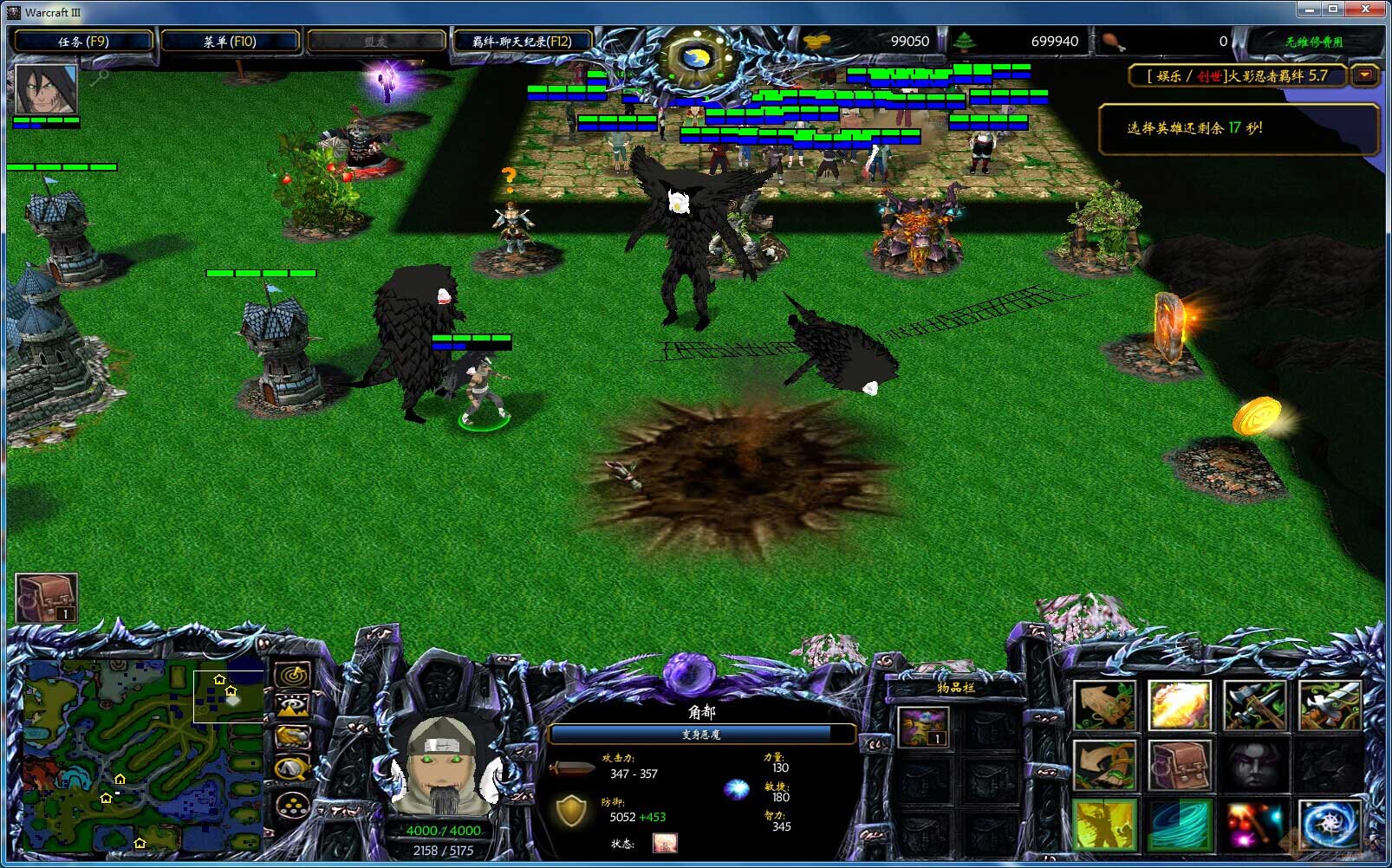Click the Move command wooden arrow icon
This screenshot has width=1392, height=868.
point(1104,706)
